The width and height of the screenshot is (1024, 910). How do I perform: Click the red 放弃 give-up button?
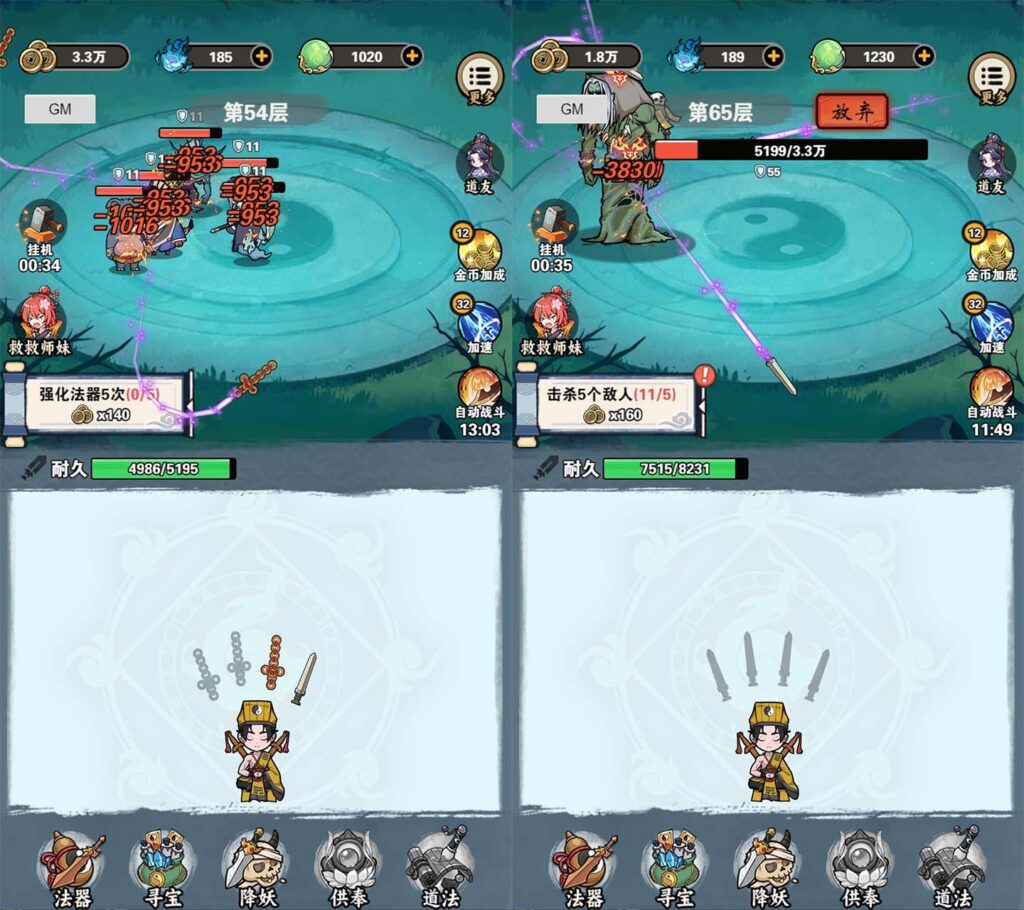click(x=852, y=111)
